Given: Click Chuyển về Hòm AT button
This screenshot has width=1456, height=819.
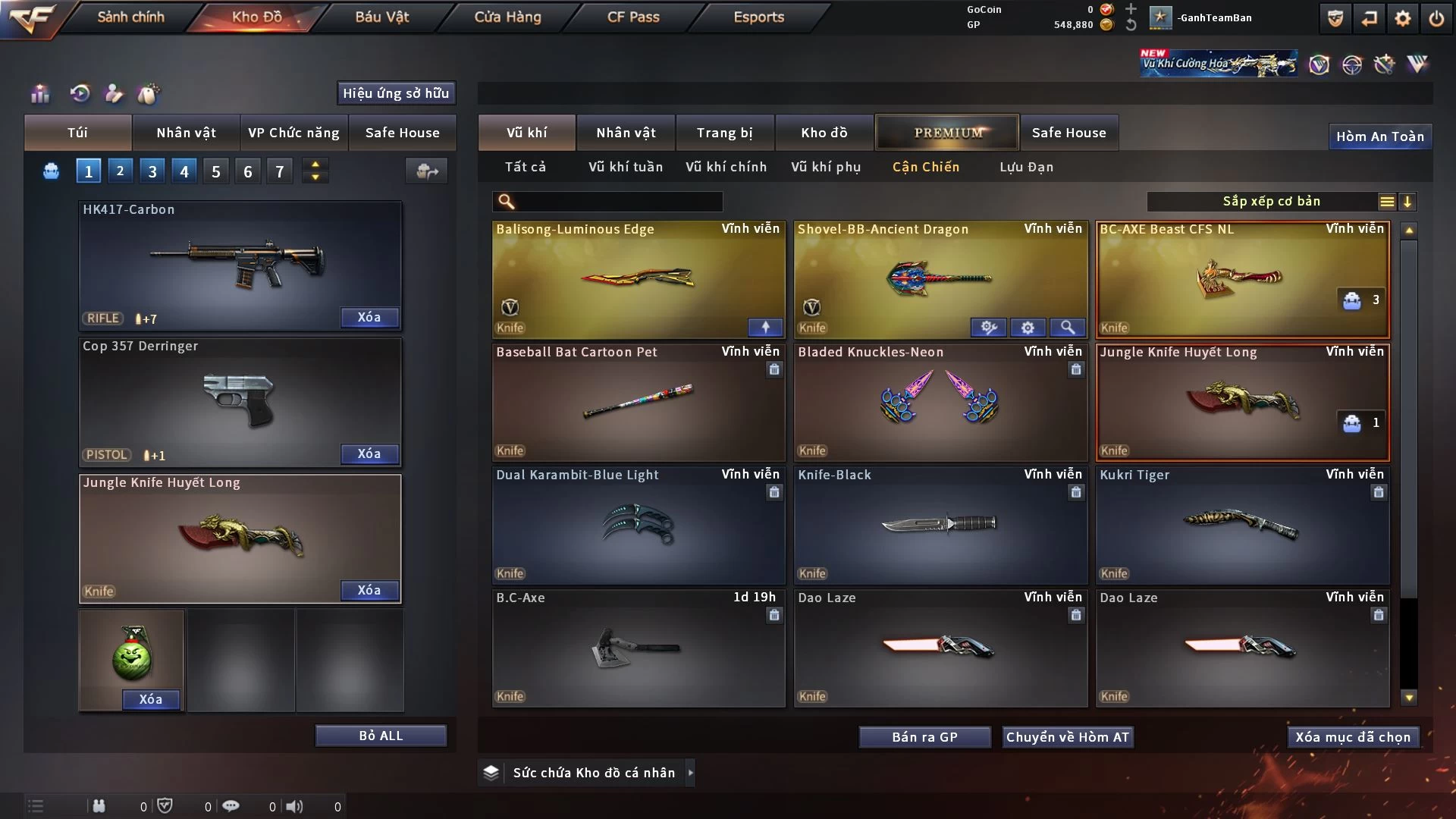Looking at the screenshot, I should (x=1067, y=737).
